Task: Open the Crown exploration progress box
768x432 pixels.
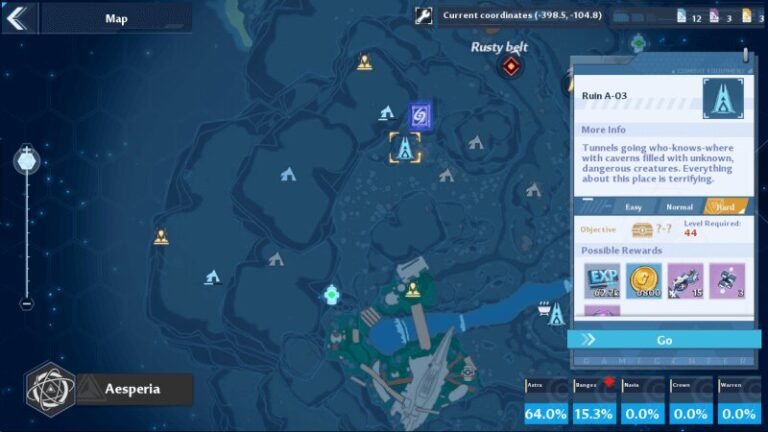Action: pyautogui.click(x=691, y=402)
